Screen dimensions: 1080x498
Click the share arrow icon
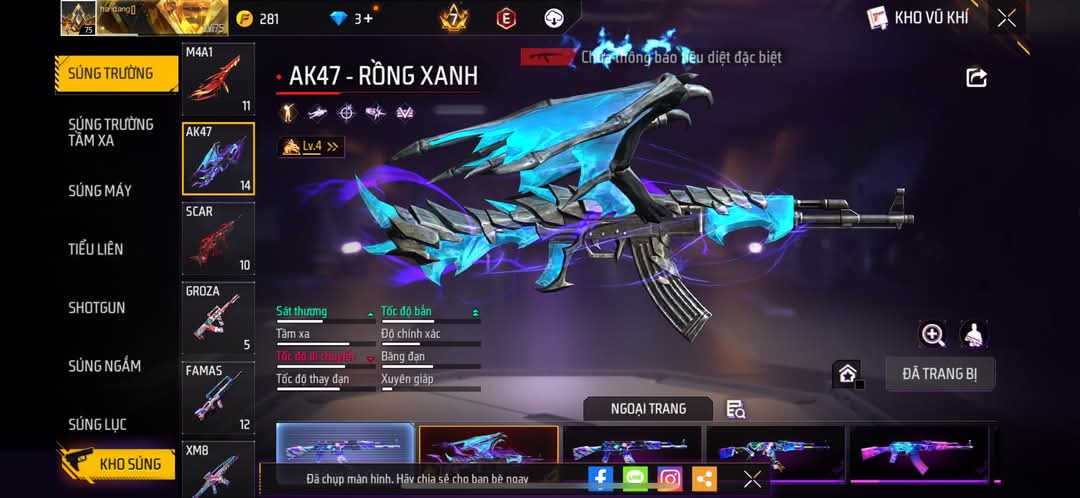tap(976, 78)
